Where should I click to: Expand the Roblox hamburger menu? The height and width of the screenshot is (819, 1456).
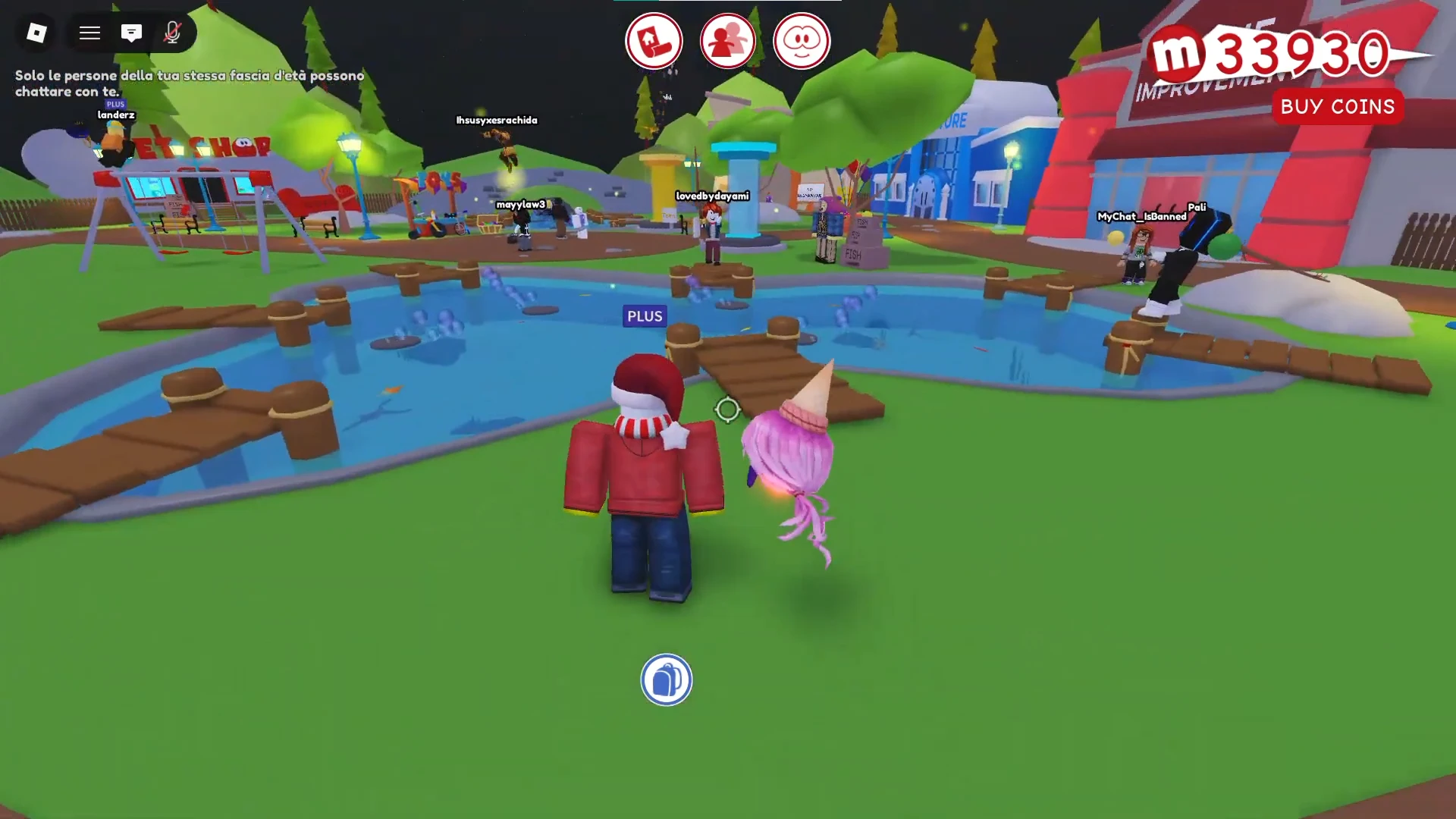coord(89,33)
